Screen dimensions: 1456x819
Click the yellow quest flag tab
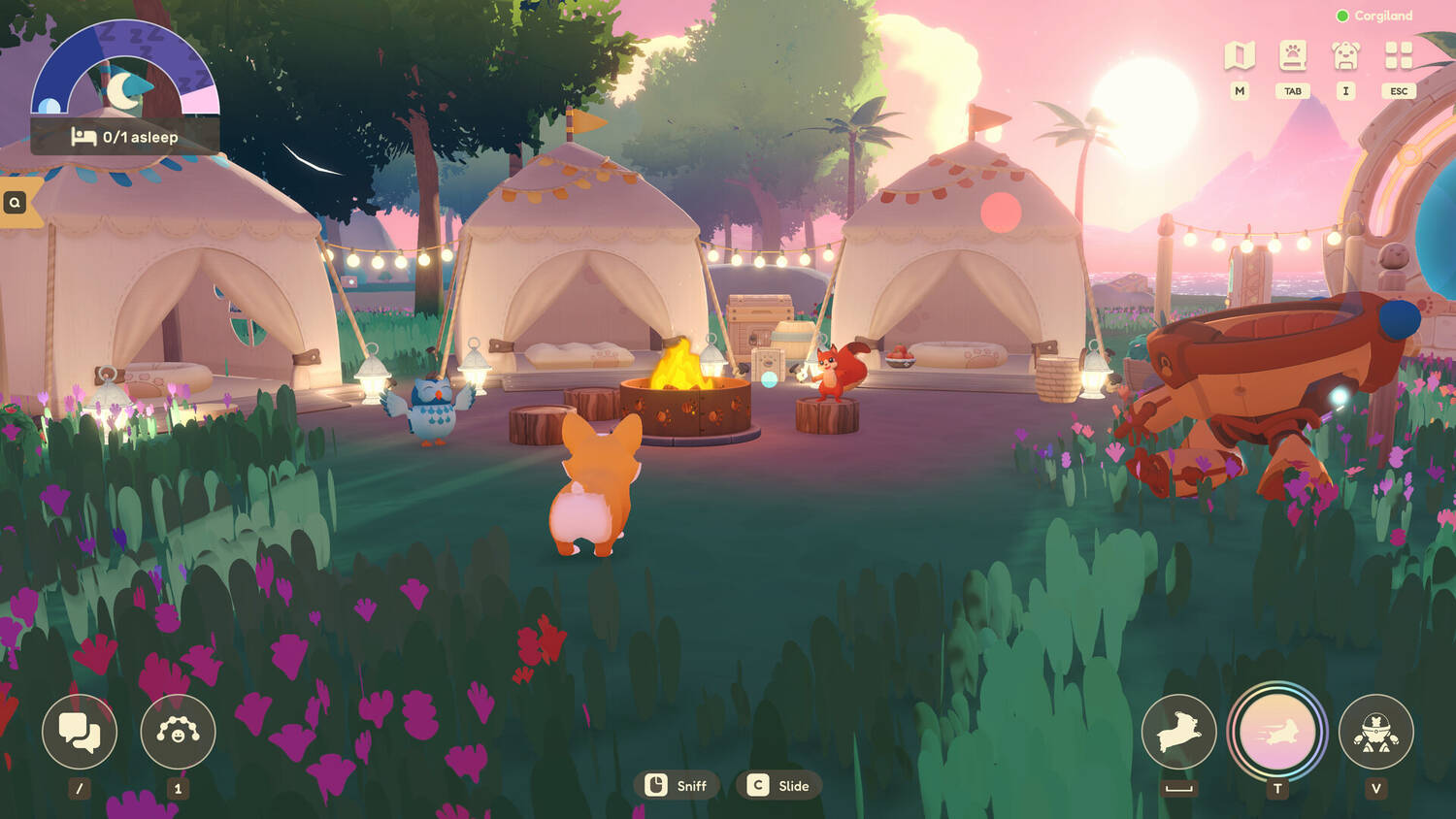click(17, 202)
